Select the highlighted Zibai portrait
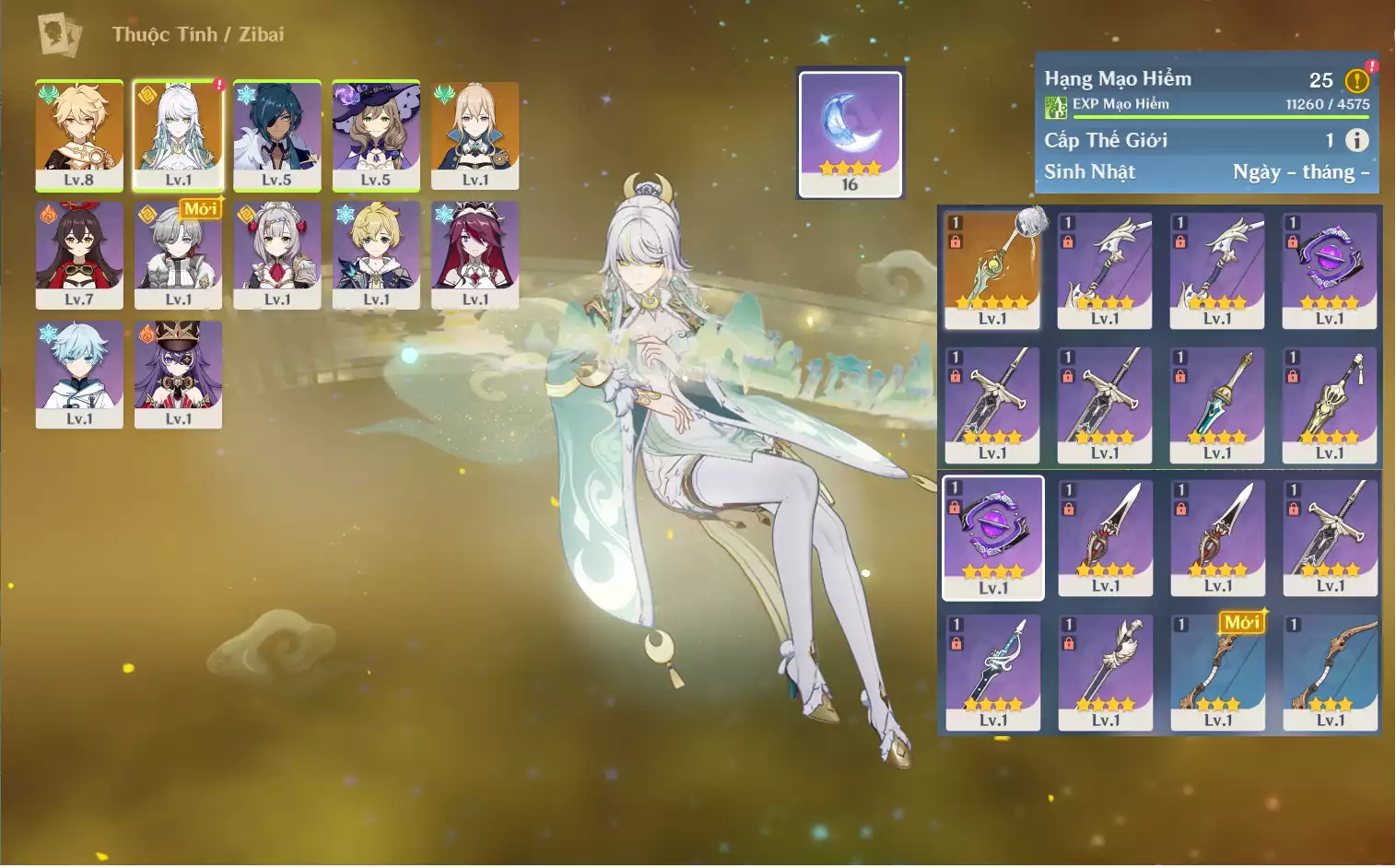Screen dimensions: 1396x868 (x=178, y=135)
